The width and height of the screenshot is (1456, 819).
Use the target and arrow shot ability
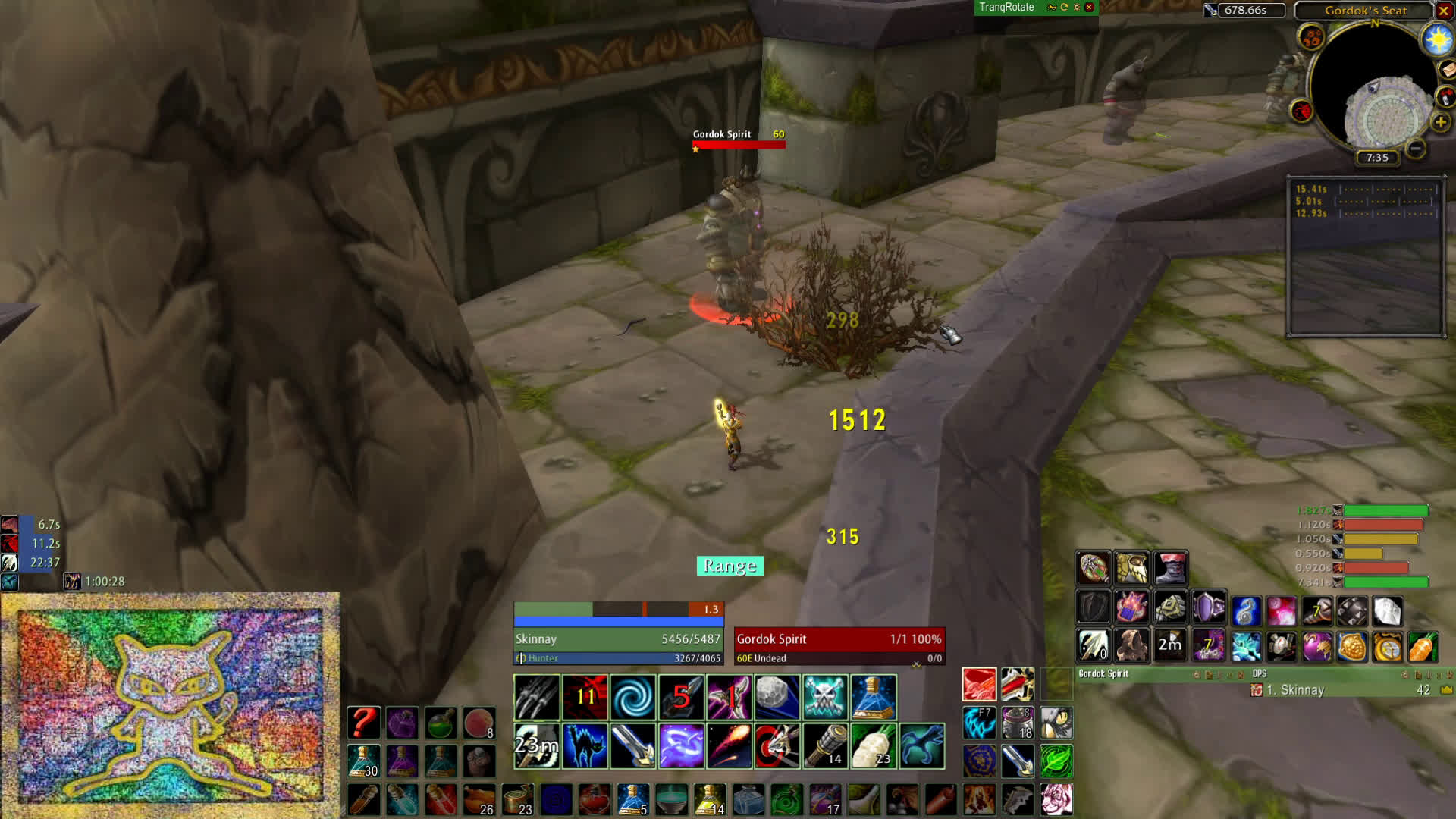(777, 745)
